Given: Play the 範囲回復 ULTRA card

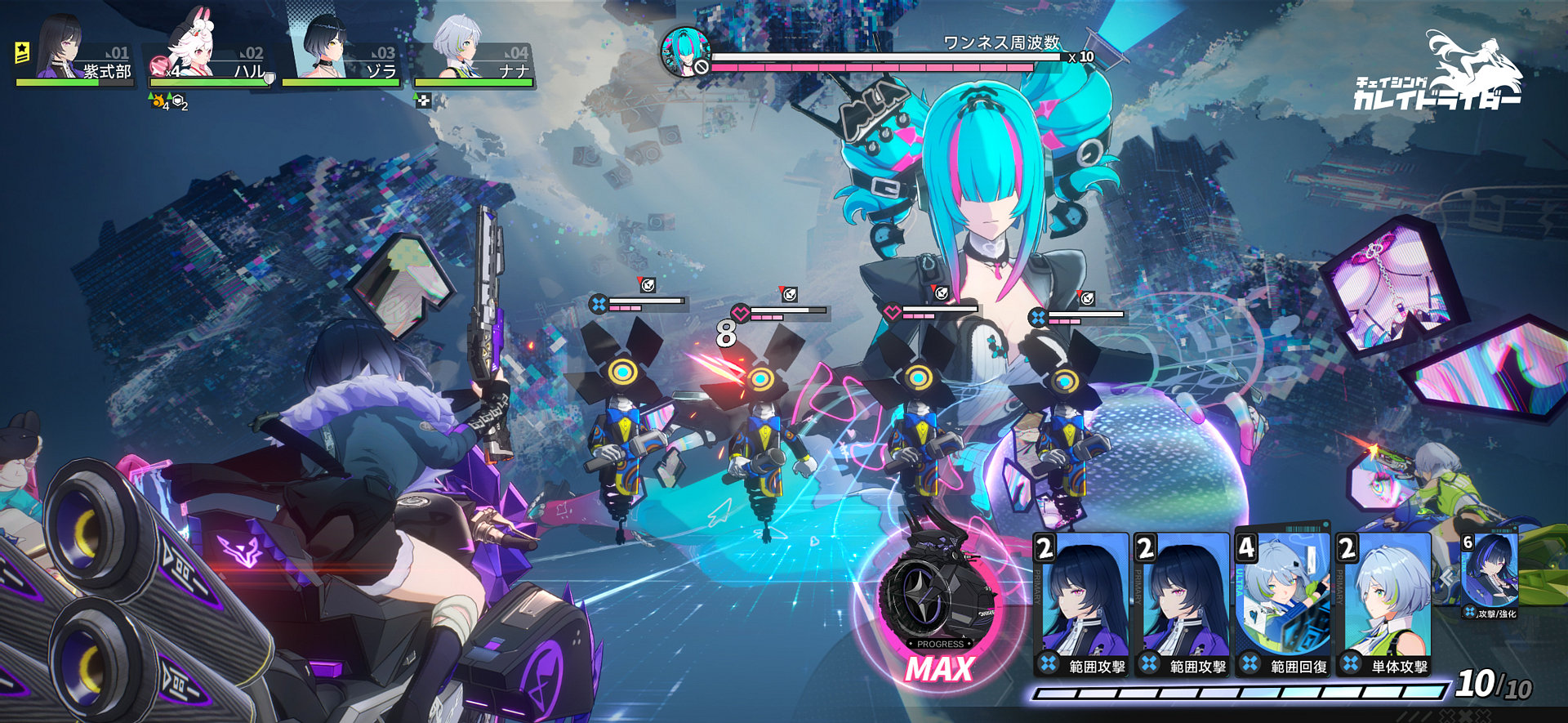Looking at the screenshot, I should pyautogui.click(x=1281, y=605).
